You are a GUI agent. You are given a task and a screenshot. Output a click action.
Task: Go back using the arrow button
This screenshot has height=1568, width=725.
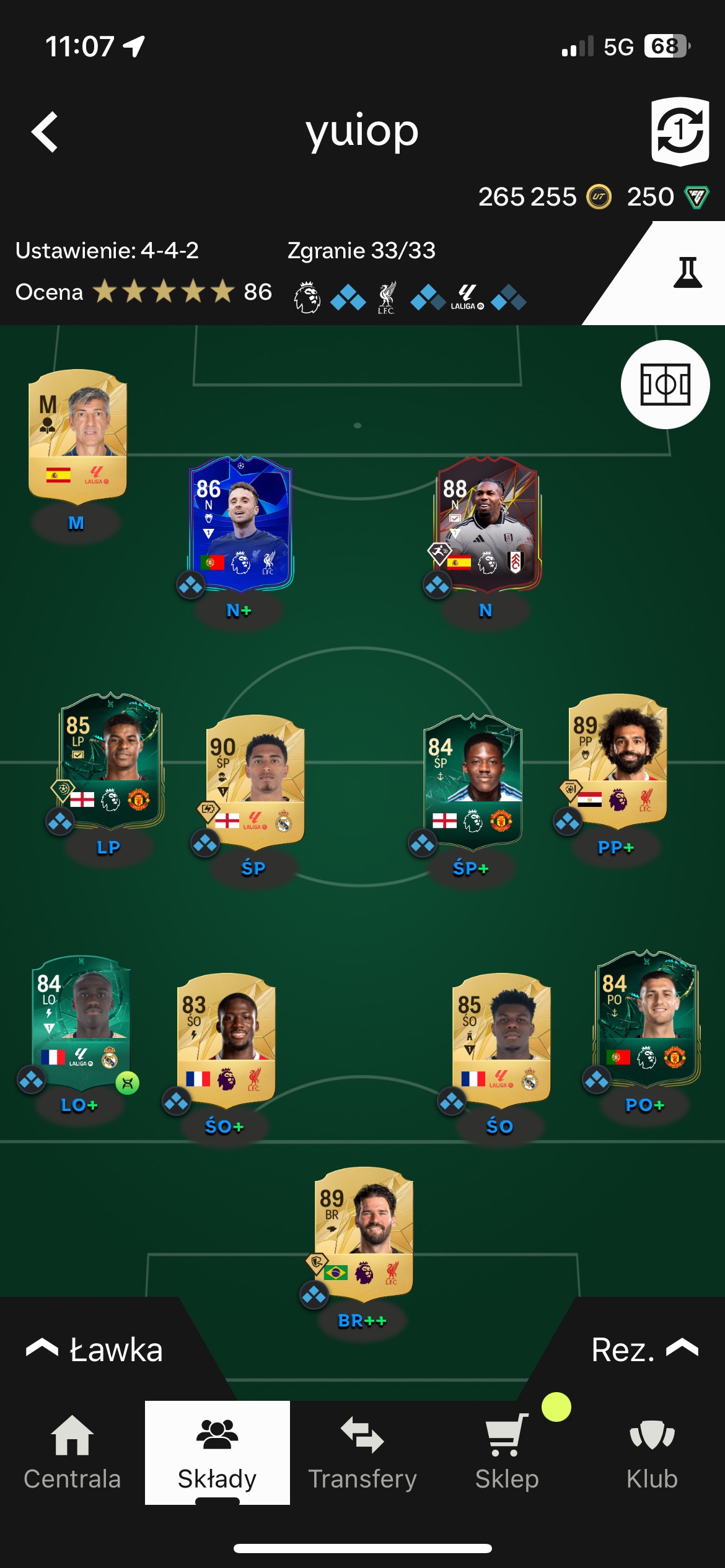[x=45, y=132]
